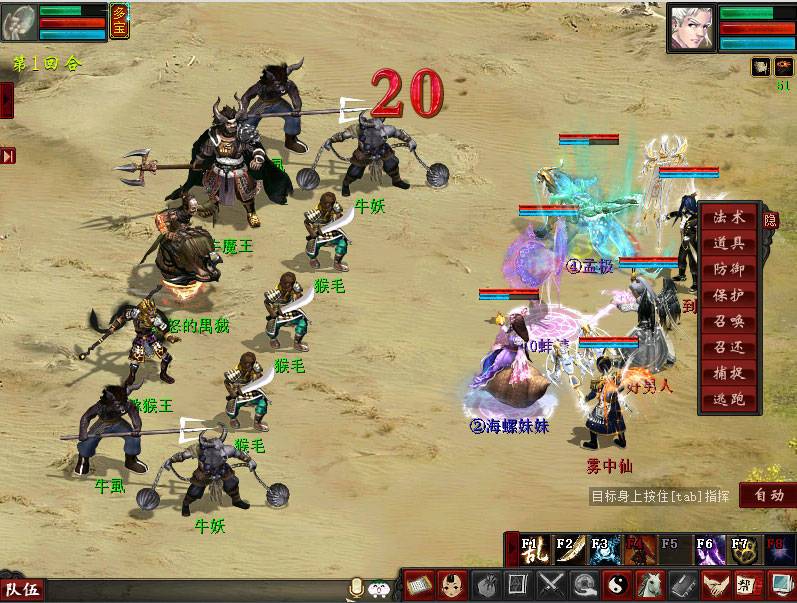This screenshot has width=797, height=603.
Task: Activate the F7 paw print skill
Action: [x=741, y=551]
